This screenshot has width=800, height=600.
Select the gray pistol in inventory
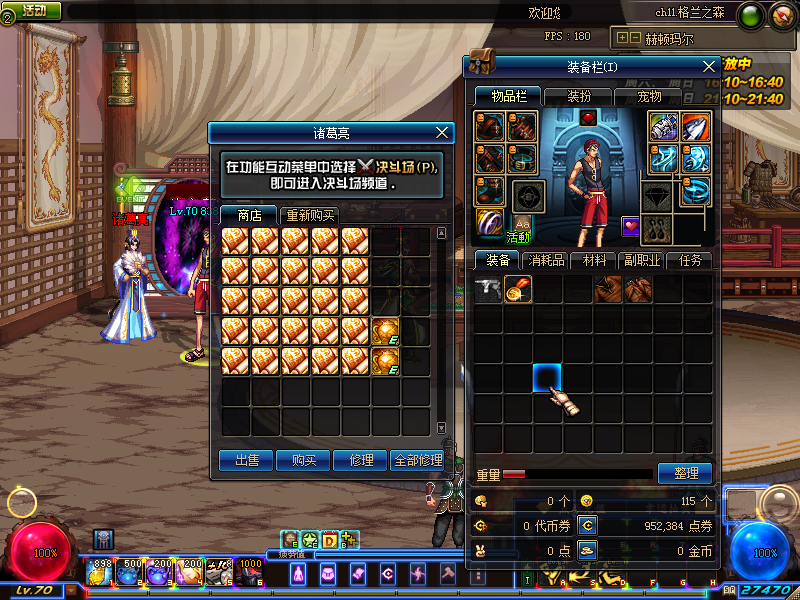pyautogui.click(x=488, y=289)
